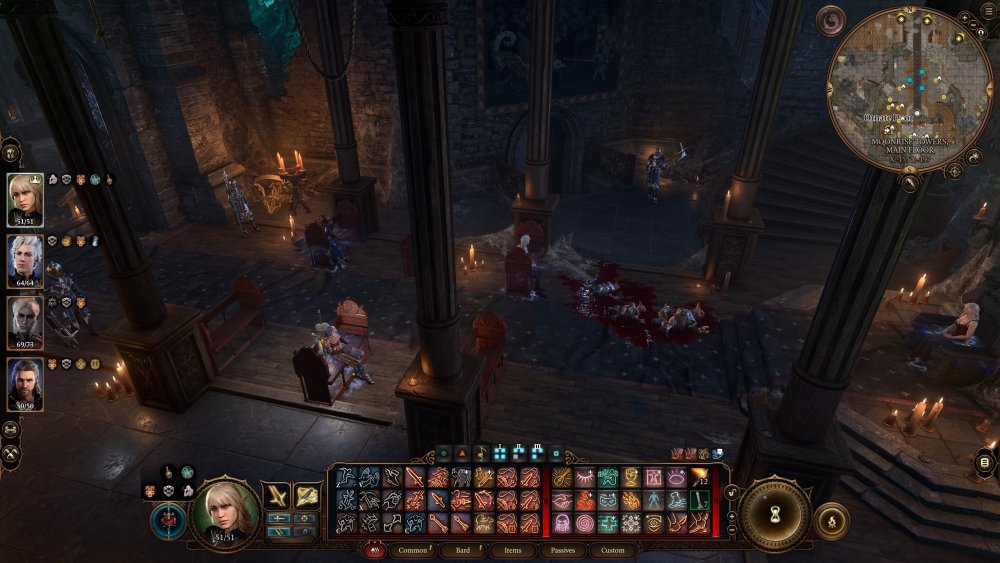This screenshot has width=1000, height=563.
Task: Select the Passives hotbar tab
Action: pos(562,550)
